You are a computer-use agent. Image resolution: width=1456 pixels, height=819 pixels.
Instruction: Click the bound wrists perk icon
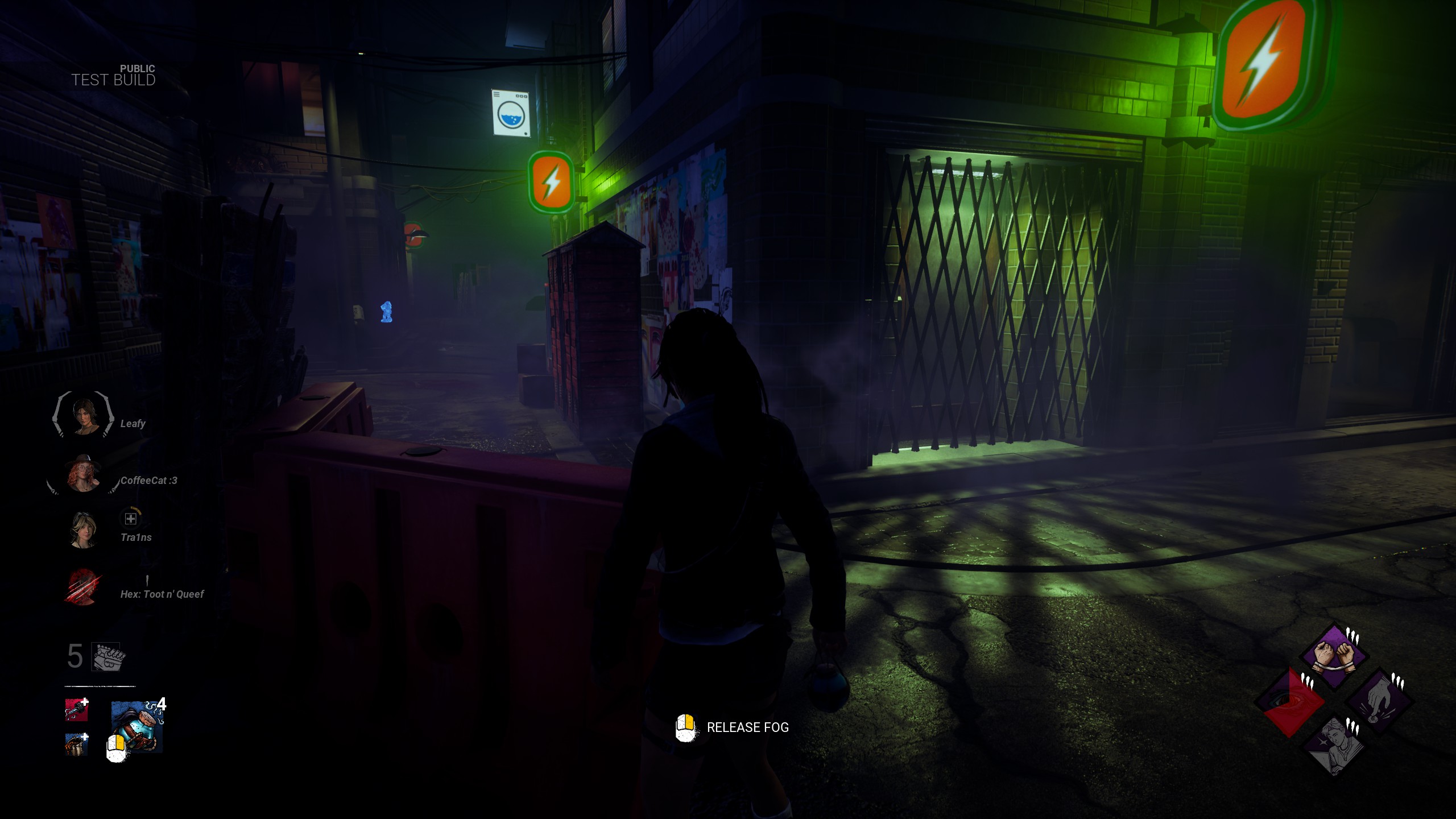1334,657
